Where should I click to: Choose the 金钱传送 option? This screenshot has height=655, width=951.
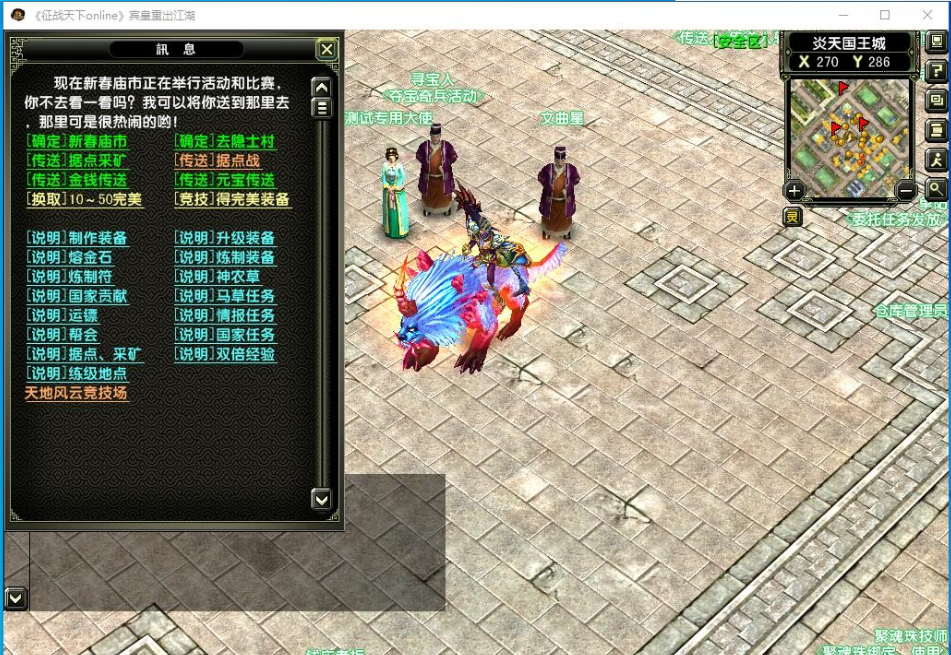pyautogui.click(x=77, y=180)
